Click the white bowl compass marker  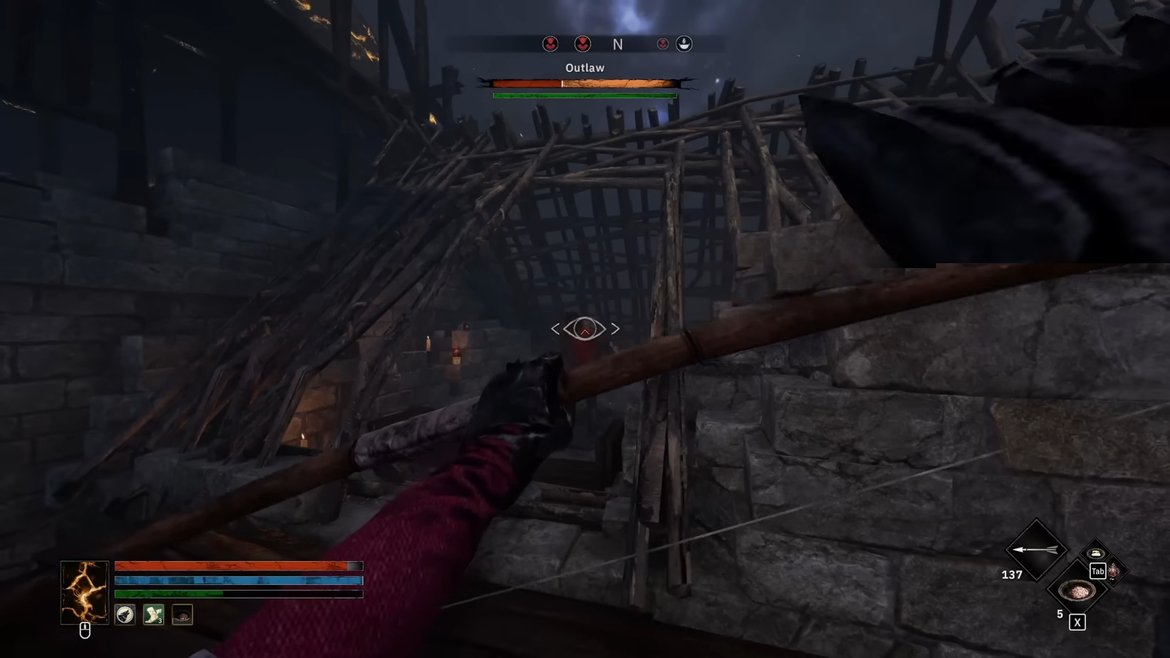[684, 44]
